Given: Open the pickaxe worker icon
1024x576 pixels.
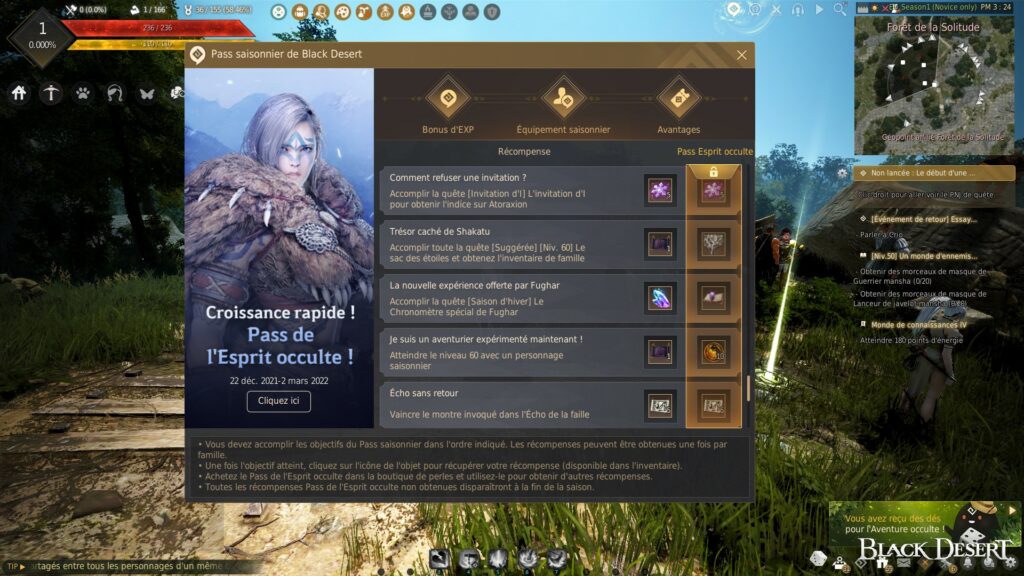Looking at the screenshot, I should tap(51, 94).
